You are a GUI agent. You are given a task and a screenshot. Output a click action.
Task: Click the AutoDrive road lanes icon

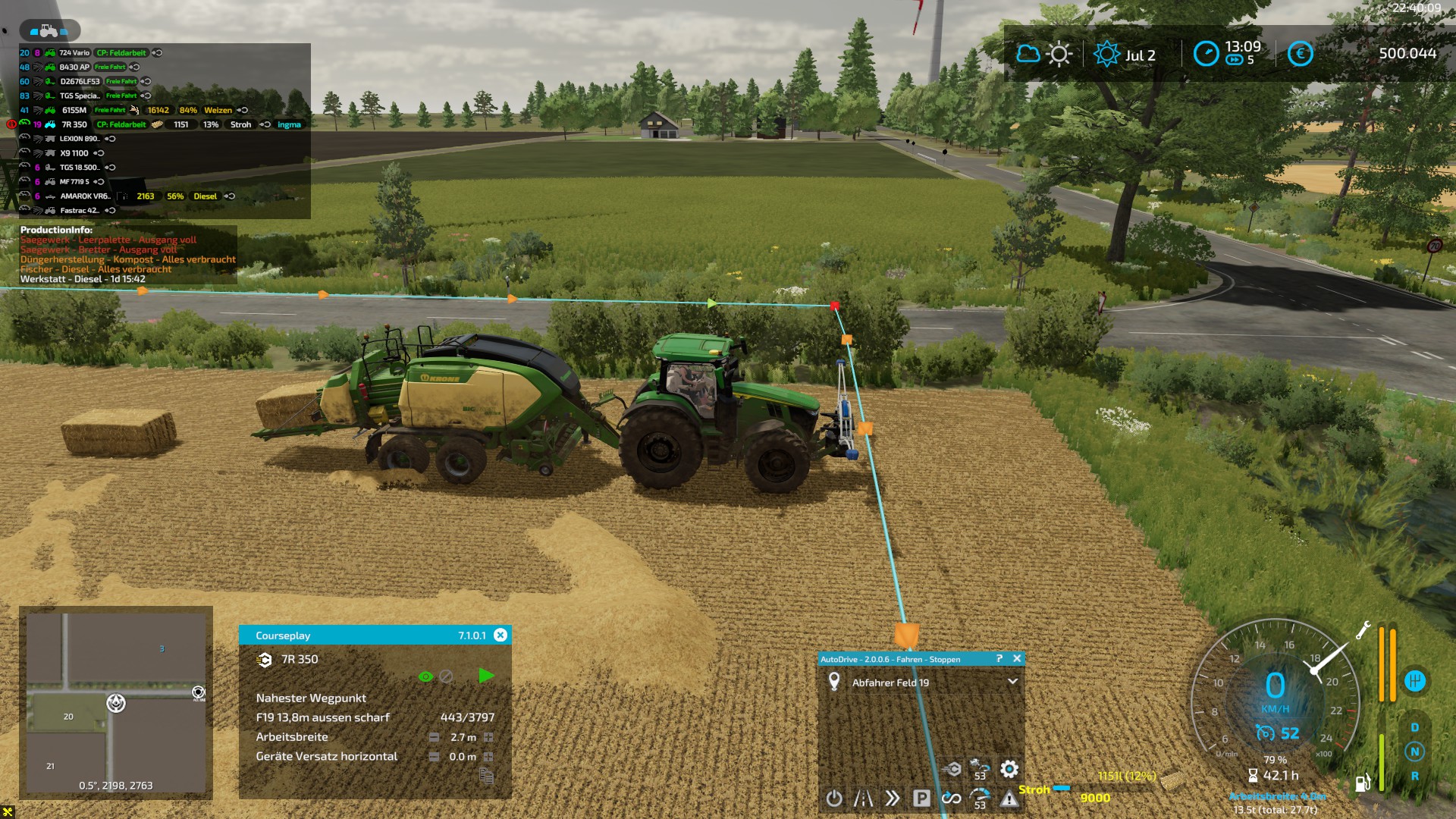click(863, 799)
